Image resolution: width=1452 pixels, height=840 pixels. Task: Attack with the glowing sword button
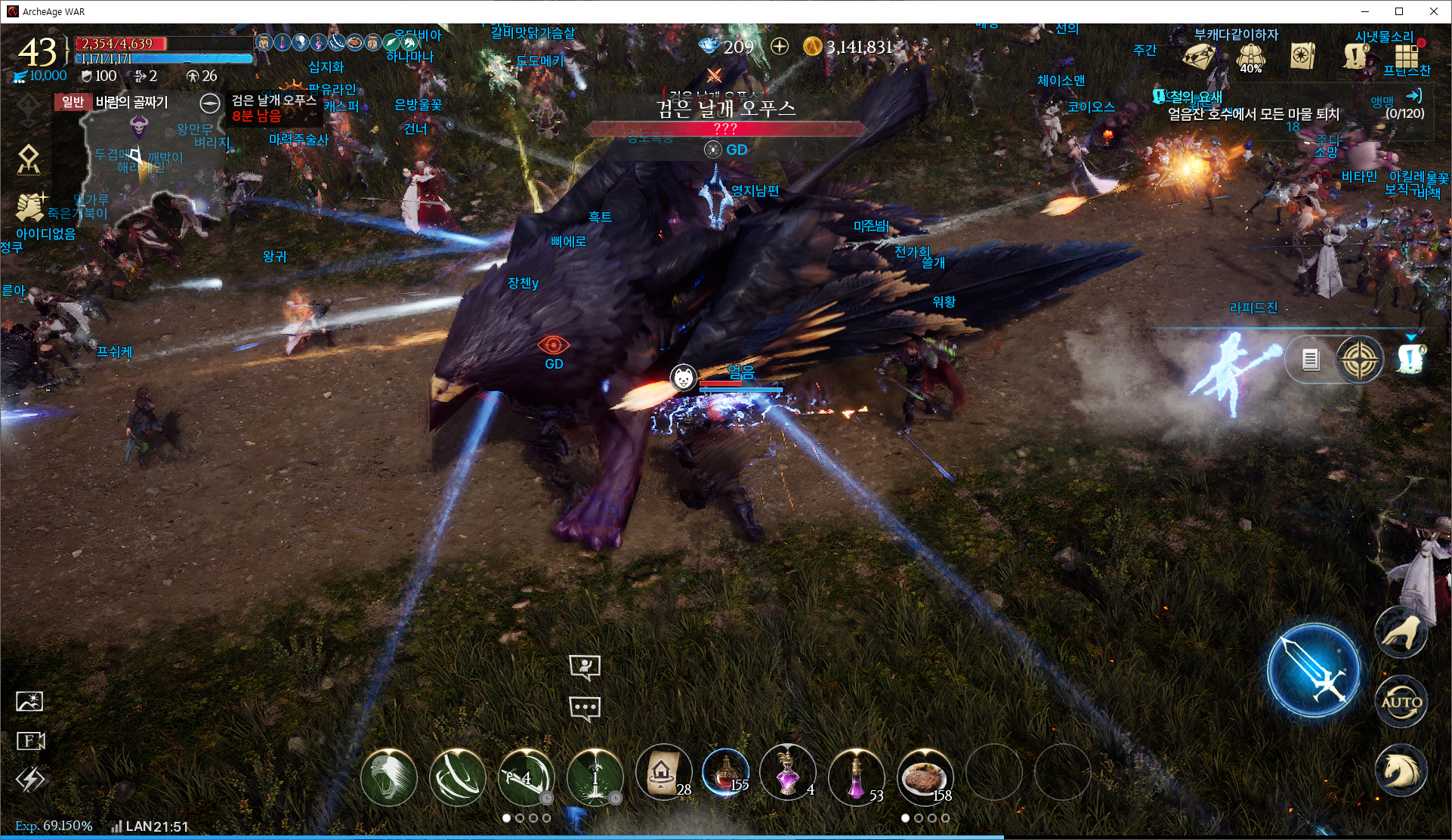point(1313,670)
